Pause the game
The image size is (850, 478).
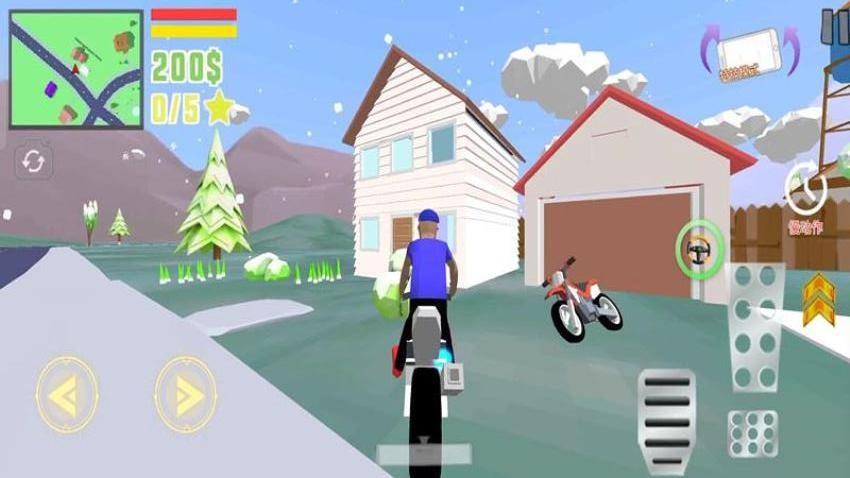tap(834, 27)
